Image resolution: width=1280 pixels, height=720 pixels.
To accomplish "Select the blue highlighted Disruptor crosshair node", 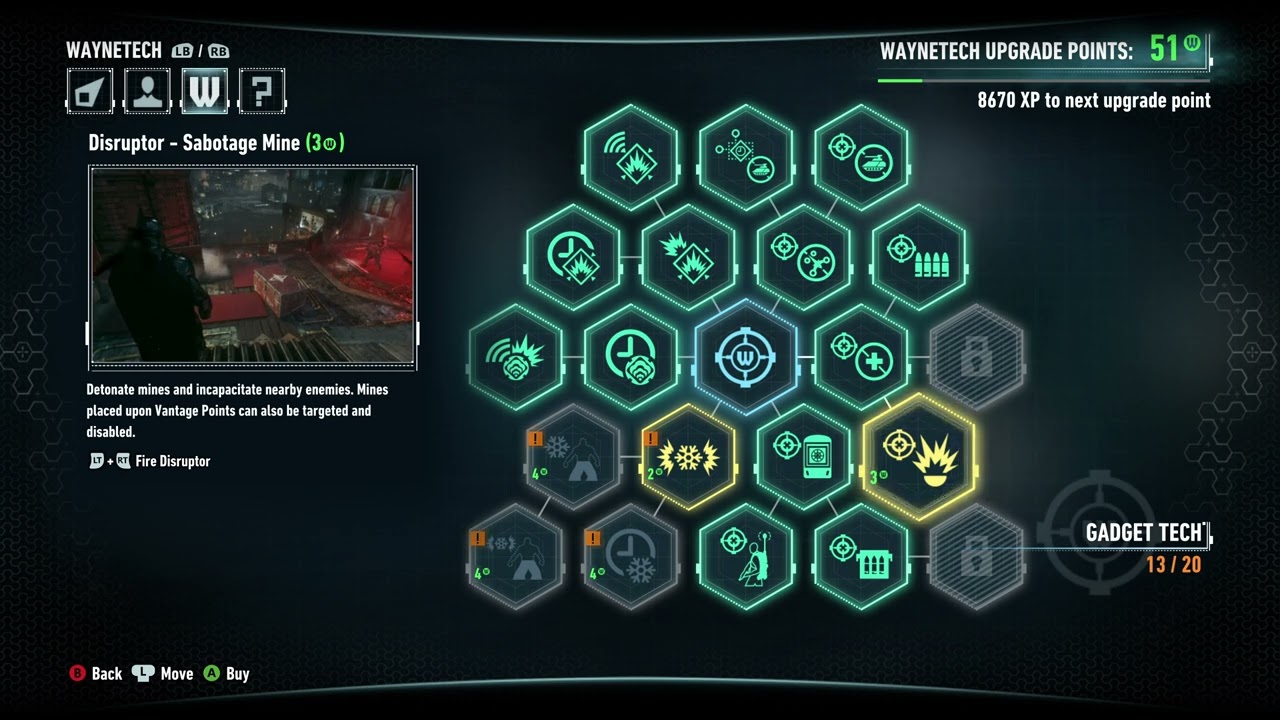I will [x=745, y=355].
